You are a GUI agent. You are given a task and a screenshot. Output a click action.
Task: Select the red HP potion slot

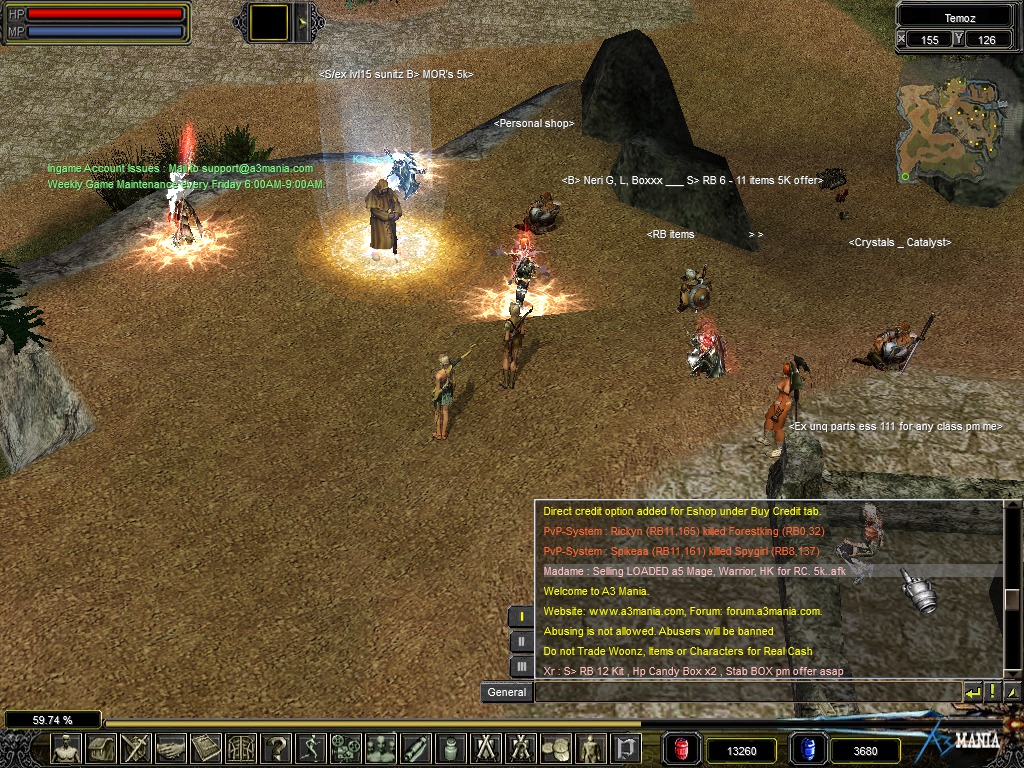tap(682, 749)
